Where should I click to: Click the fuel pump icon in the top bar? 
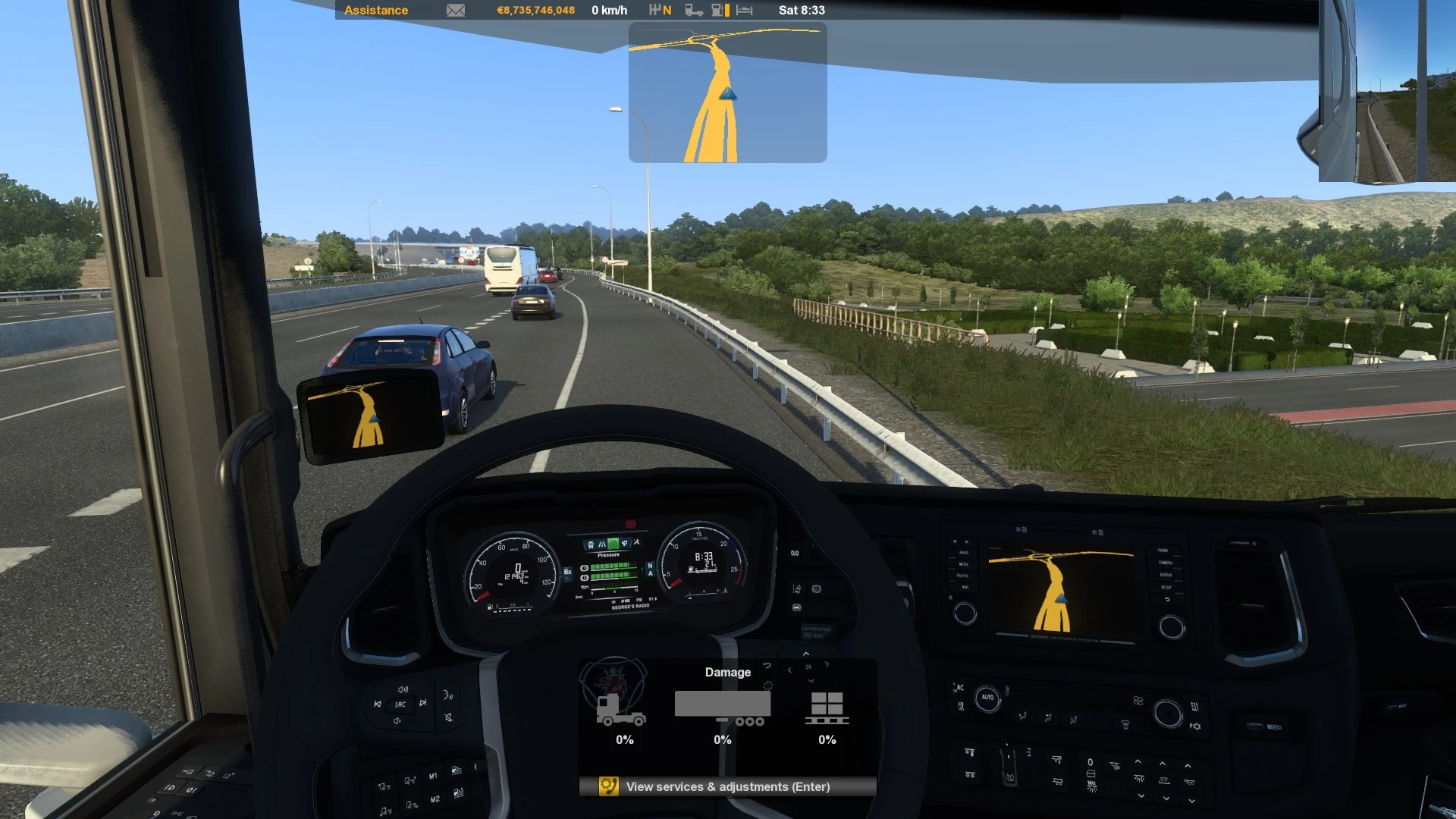tap(718, 10)
